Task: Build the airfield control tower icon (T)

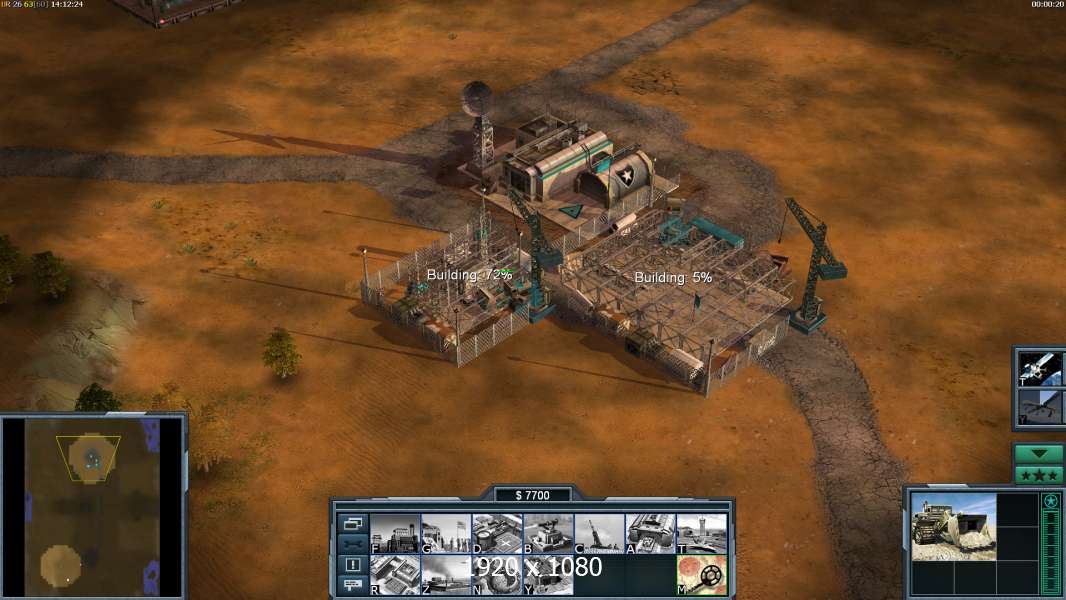Action: pyautogui.click(x=701, y=533)
